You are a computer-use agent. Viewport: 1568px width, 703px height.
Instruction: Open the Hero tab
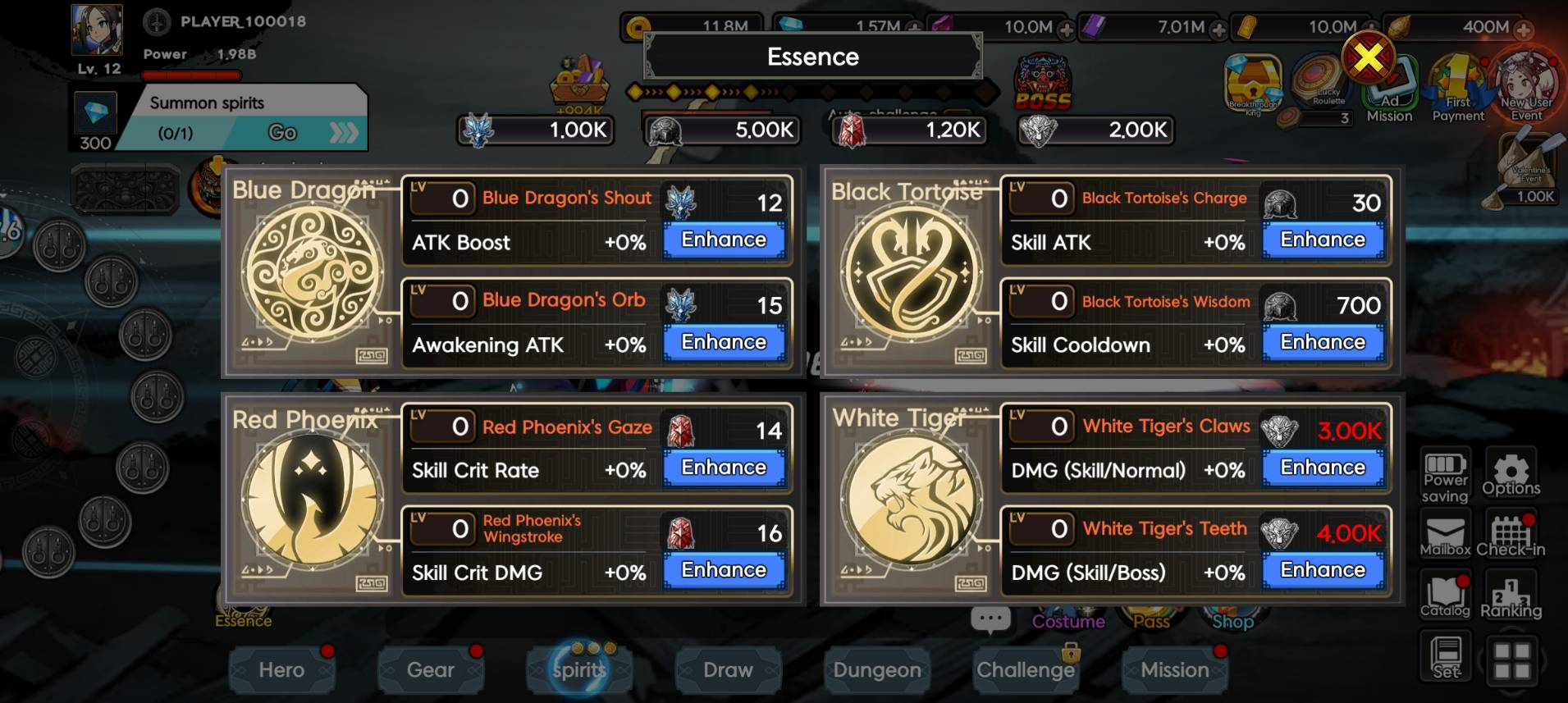pos(281,670)
